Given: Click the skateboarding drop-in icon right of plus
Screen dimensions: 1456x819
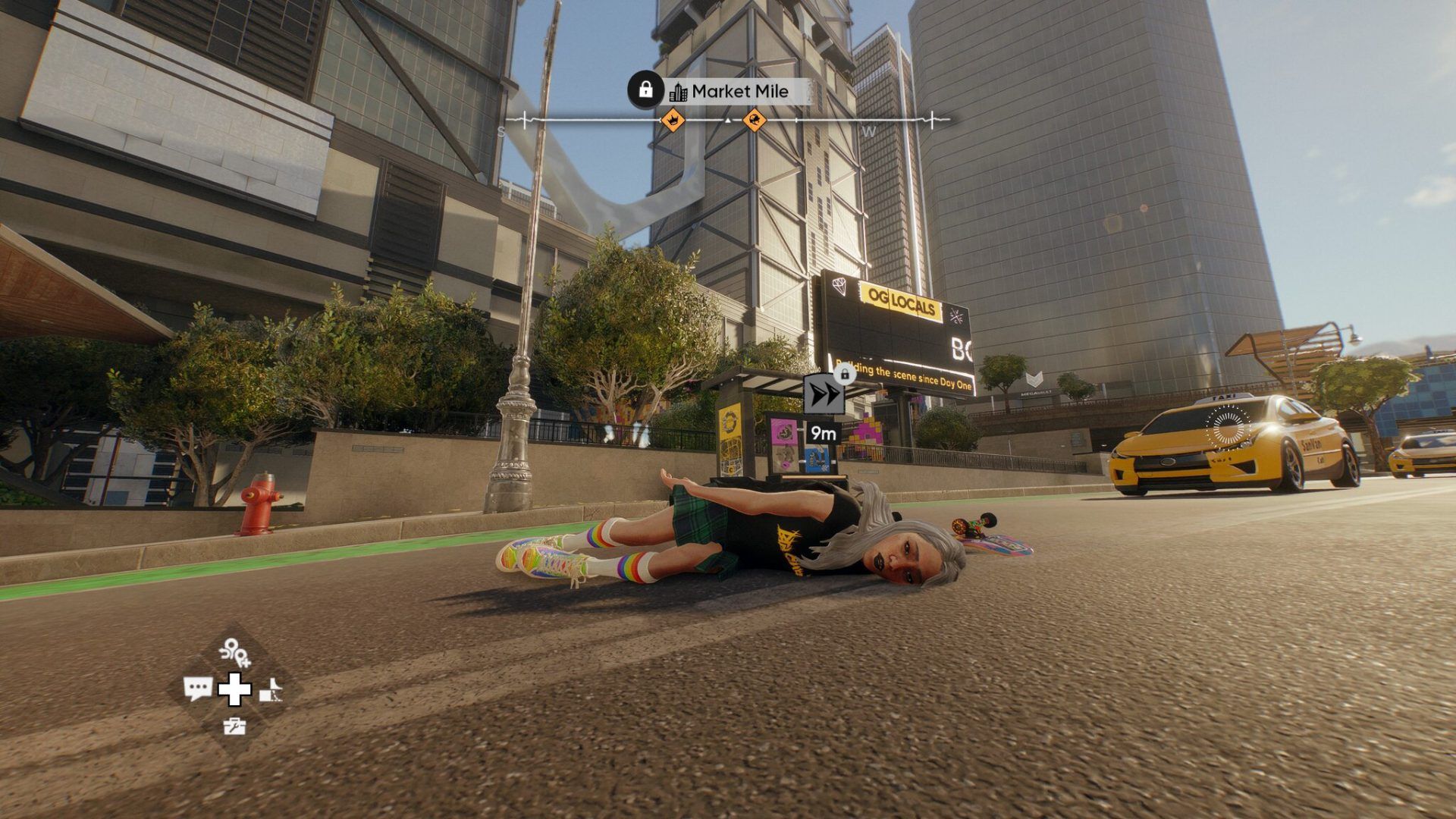Looking at the screenshot, I should (x=271, y=690).
